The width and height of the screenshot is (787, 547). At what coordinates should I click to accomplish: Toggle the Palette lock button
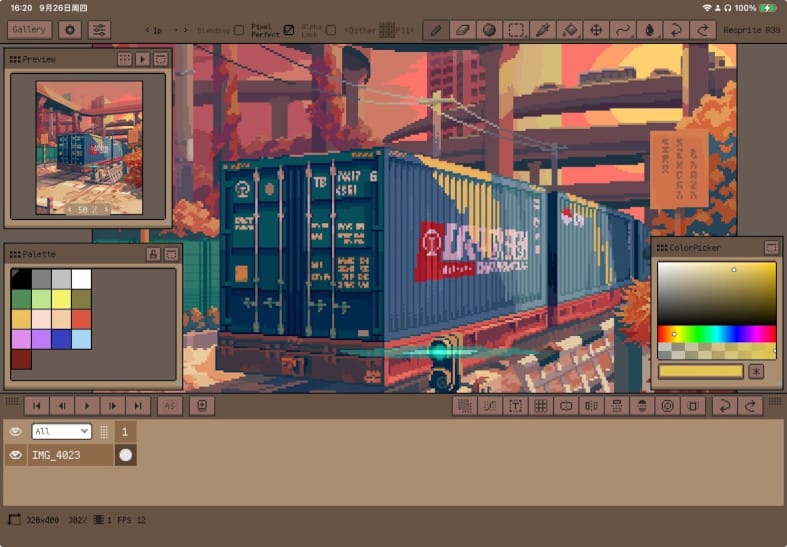click(153, 255)
